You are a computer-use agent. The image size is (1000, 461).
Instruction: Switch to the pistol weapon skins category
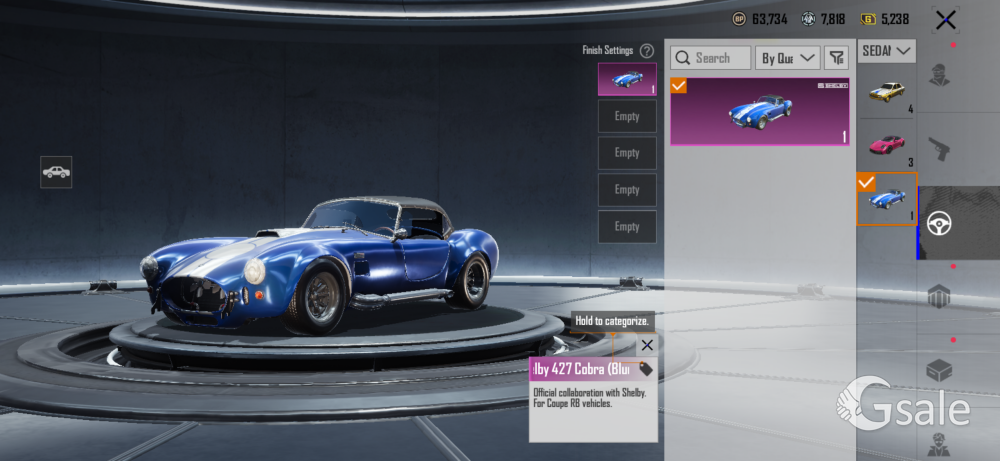pos(939,149)
